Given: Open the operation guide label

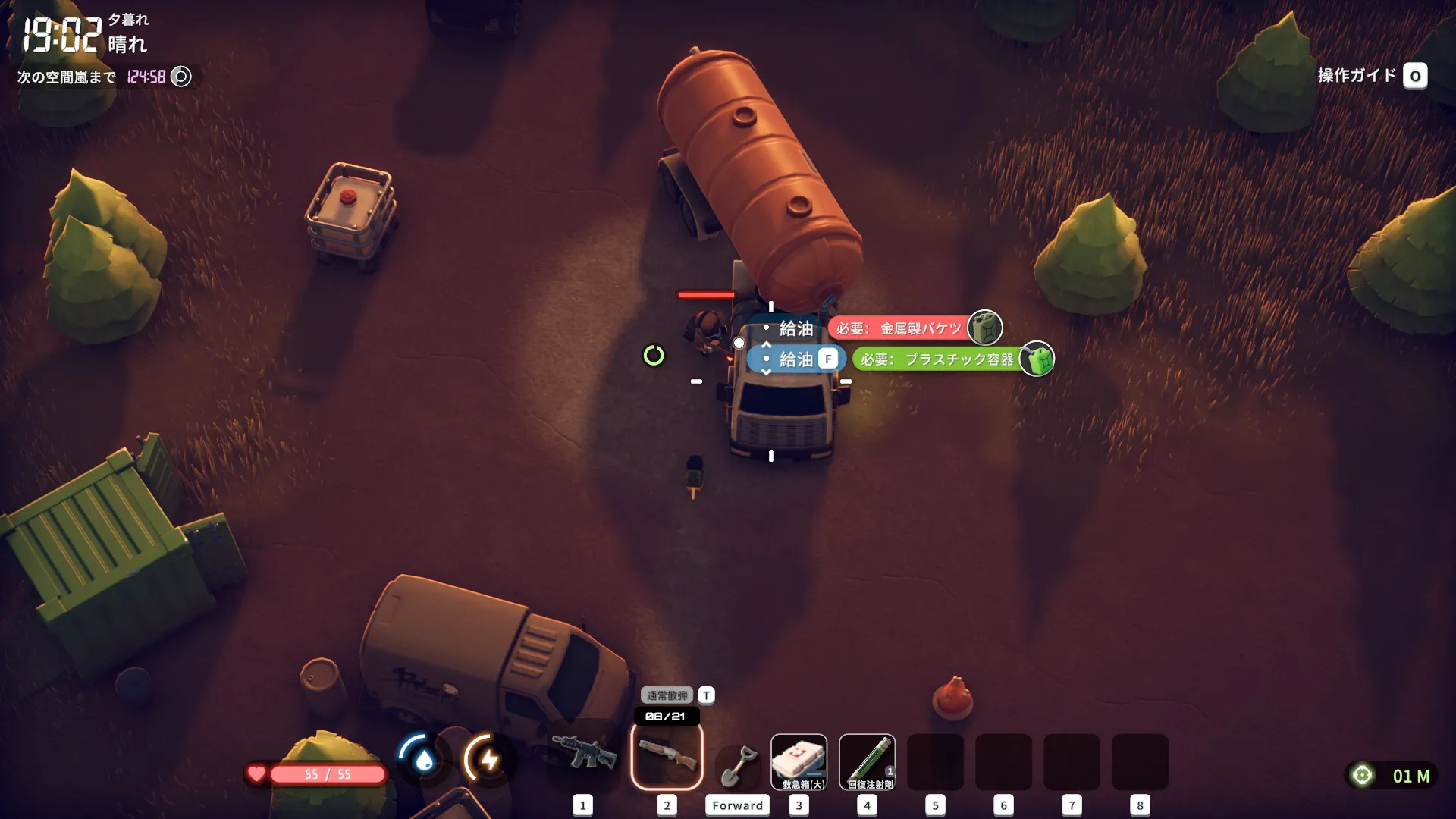Looking at the screenshot, I should tap(1357, 76).
